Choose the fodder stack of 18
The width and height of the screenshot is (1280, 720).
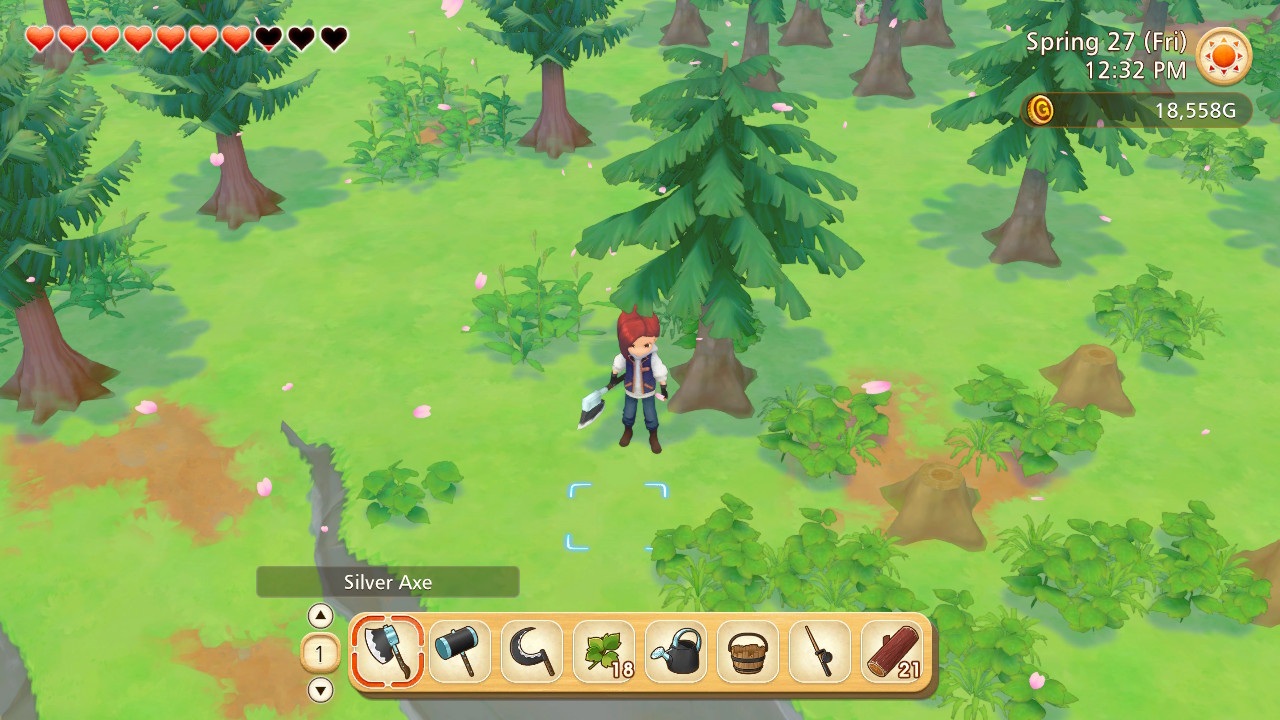602,652
